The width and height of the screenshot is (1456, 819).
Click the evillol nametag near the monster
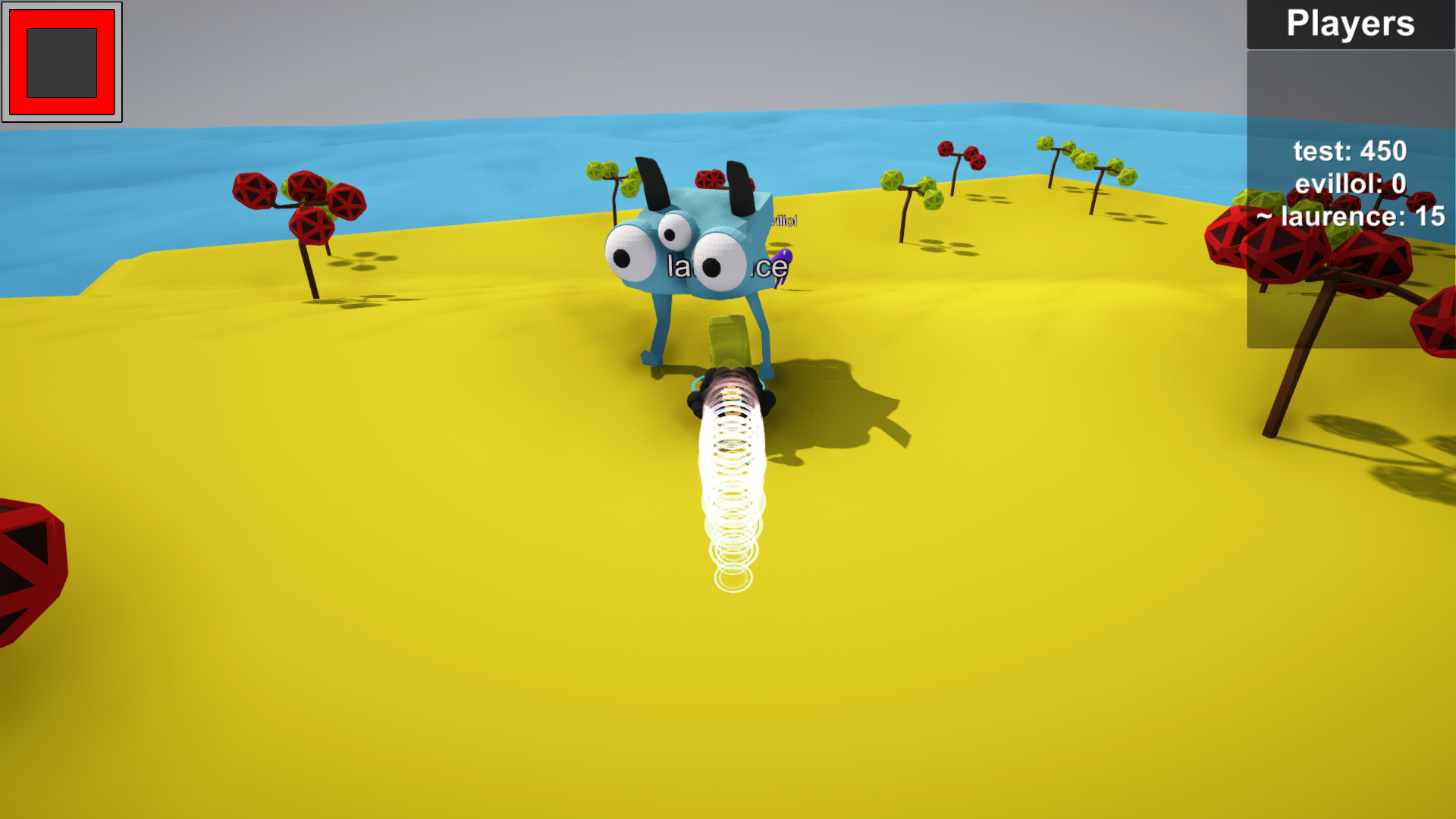(x=781, y=221)
